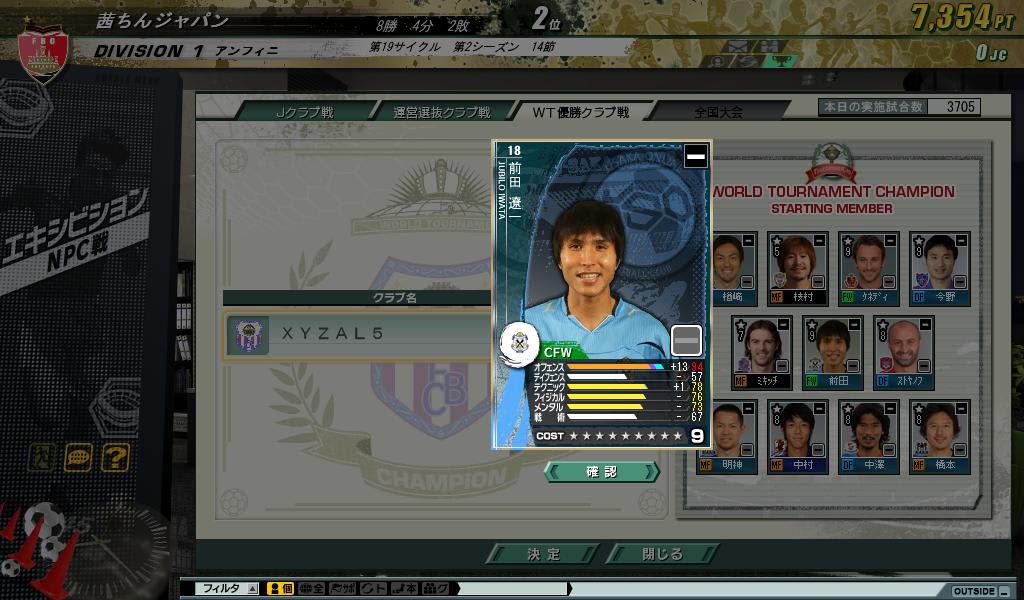Open the yellow question mark help icon
Viewport: 1024px width, 600px height.
[115, 458]
